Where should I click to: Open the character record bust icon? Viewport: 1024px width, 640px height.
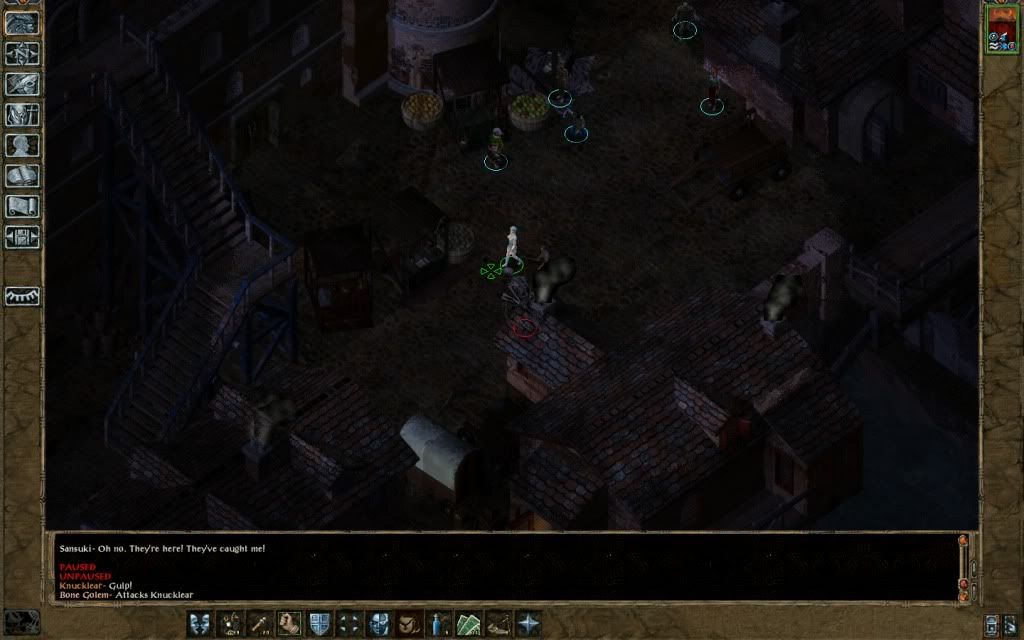coord(21,145)
